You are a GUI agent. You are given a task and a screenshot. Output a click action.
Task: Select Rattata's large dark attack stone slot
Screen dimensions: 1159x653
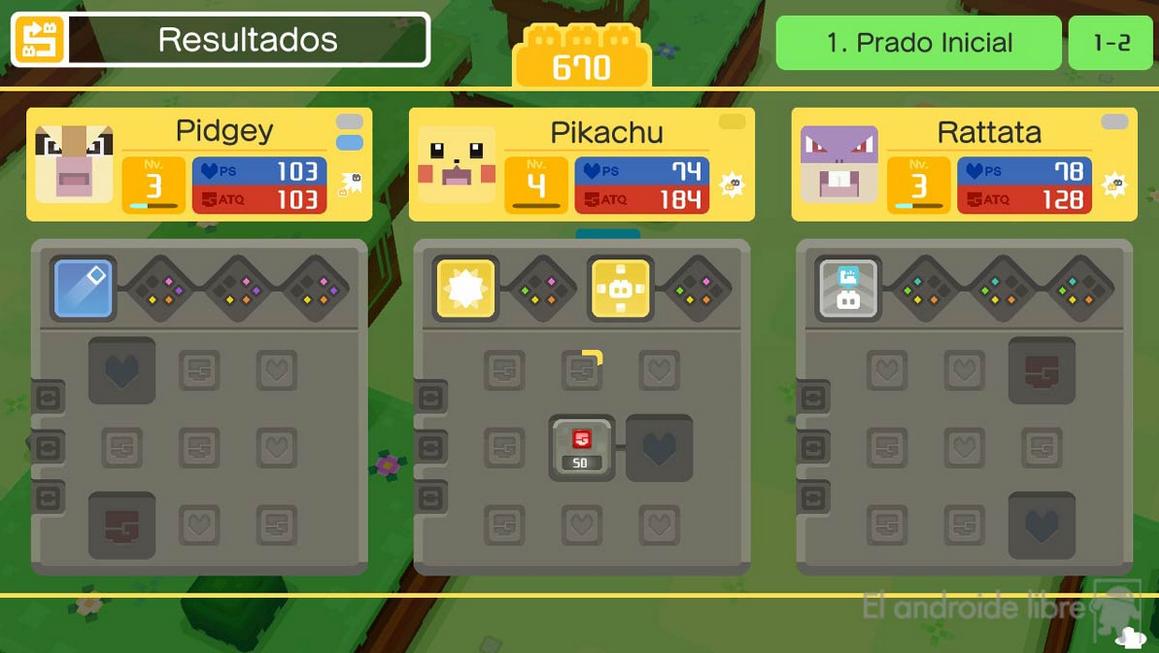[1041, 371]
